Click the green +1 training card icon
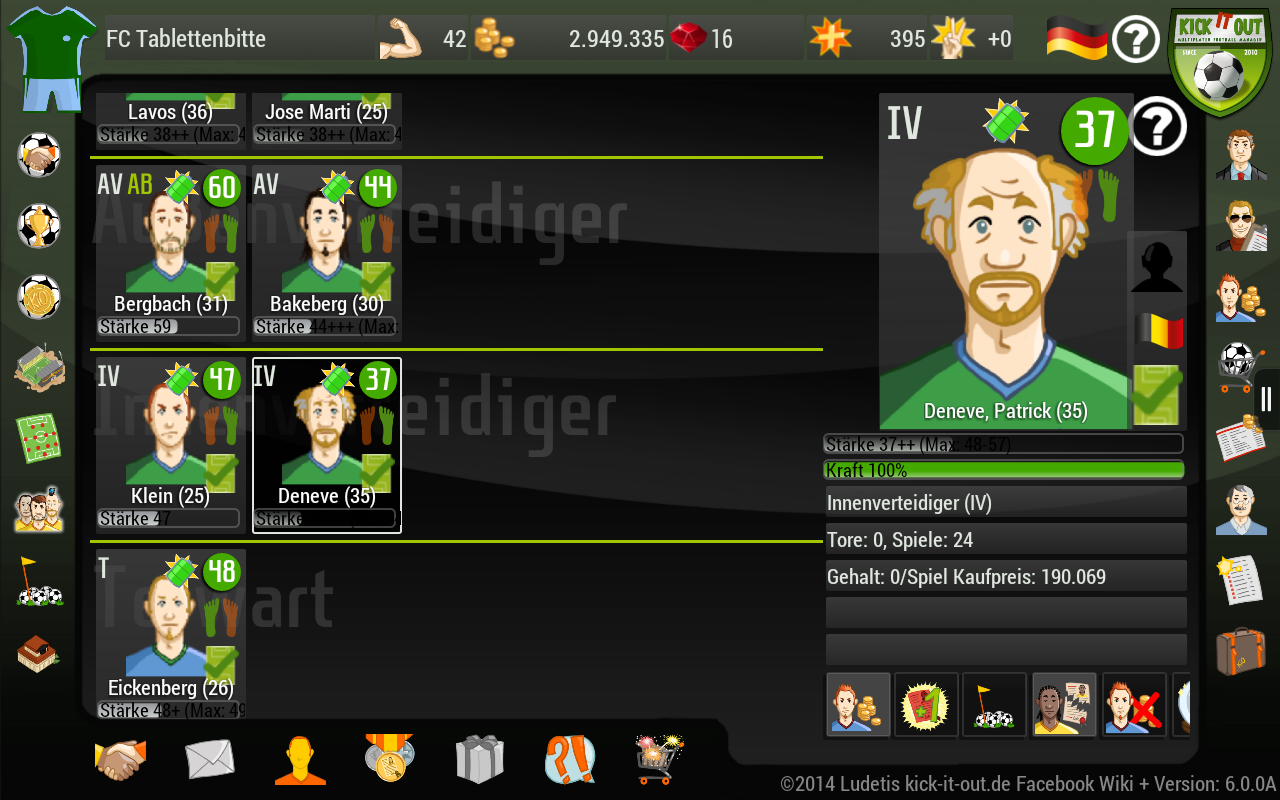This screenshot has width=1280, height=800. coord(925,704)
